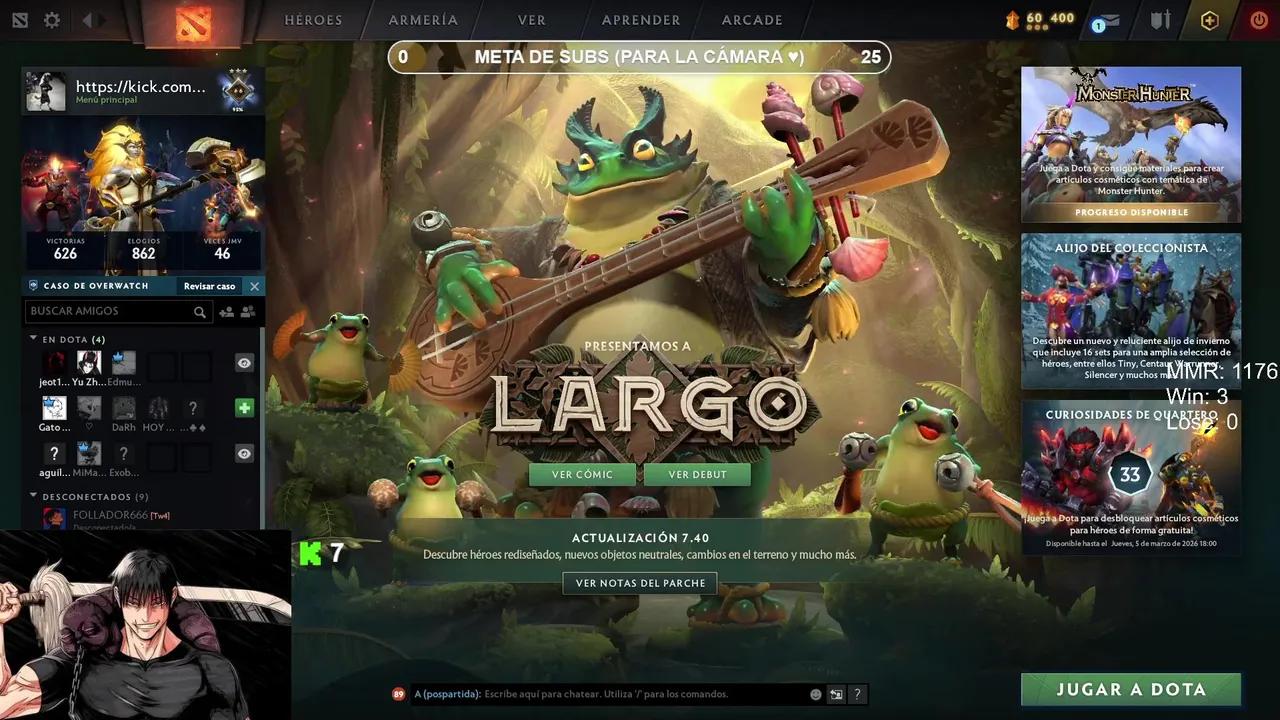Image resolution: width=1280 pixels, height=720 pixels.
Task: Click the power off icon
Action: tap(1258, 19)
